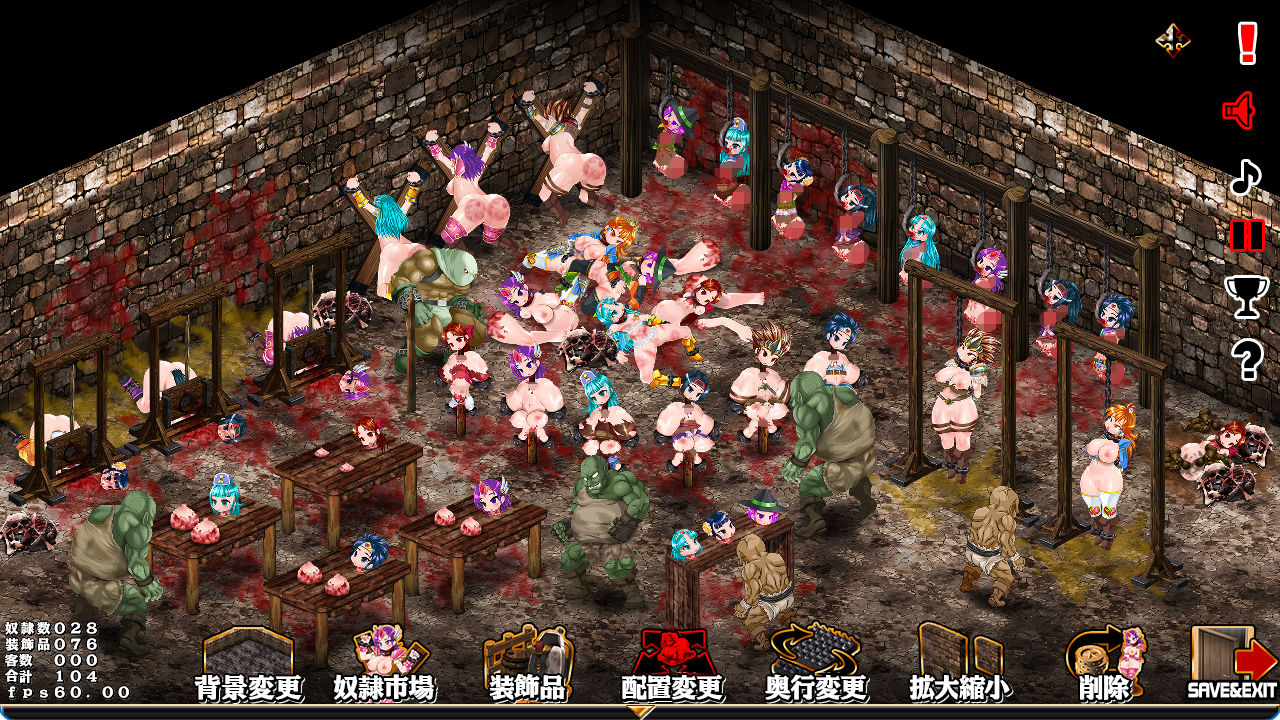Image resolution: width=1280 pixels, height=720 pixels.
Task: Open the 奴隷市場 menu
Action: (384, 664)
